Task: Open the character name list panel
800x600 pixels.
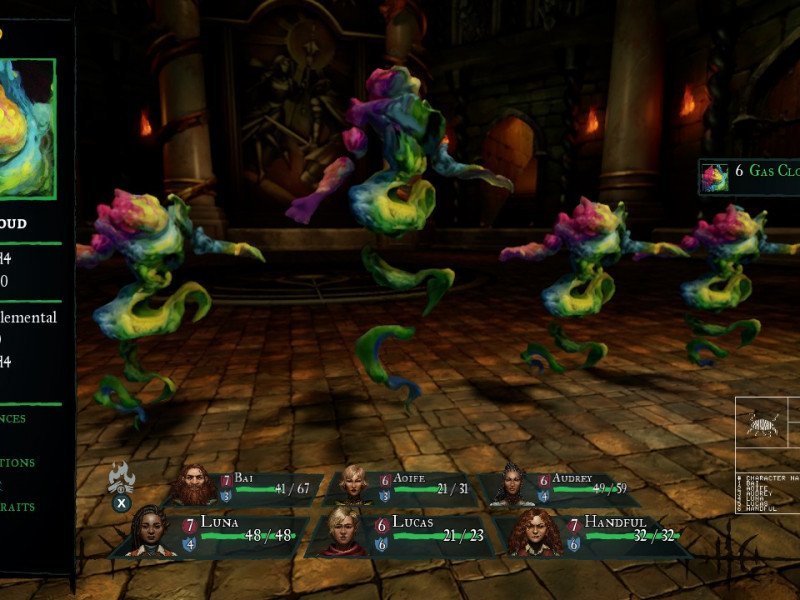Action: pyautogui.click(x=766, y=490)
